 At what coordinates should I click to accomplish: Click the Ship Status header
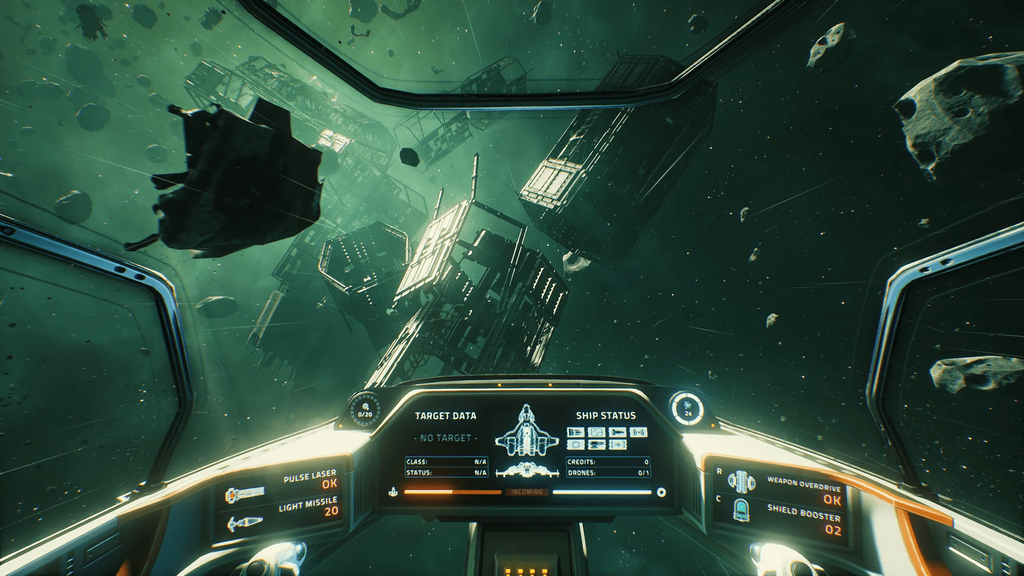point(606,415)
